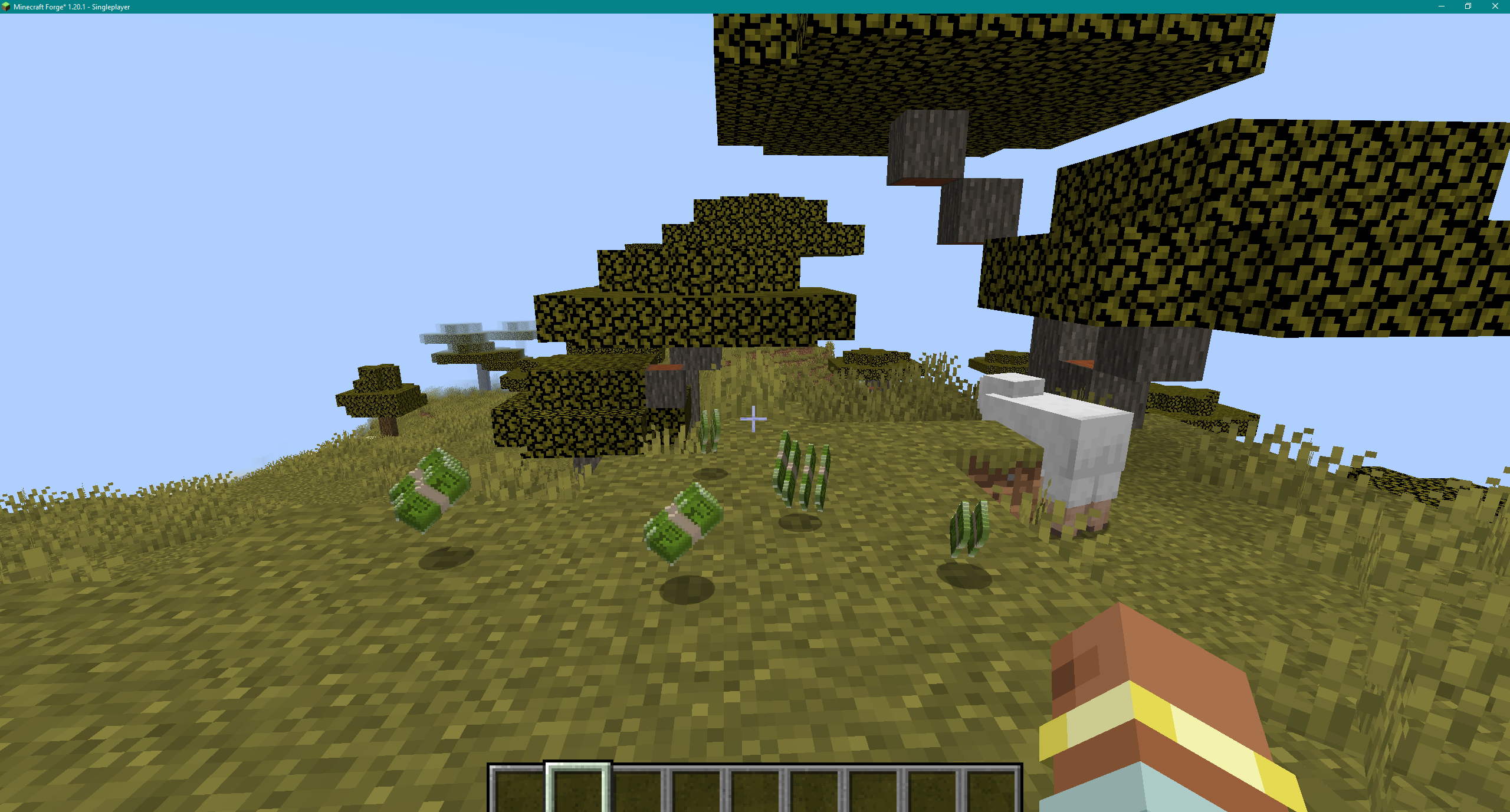Screen dimensions: 1510x812
Task: Click the restore window button
Action: [x=1468, y=6]
